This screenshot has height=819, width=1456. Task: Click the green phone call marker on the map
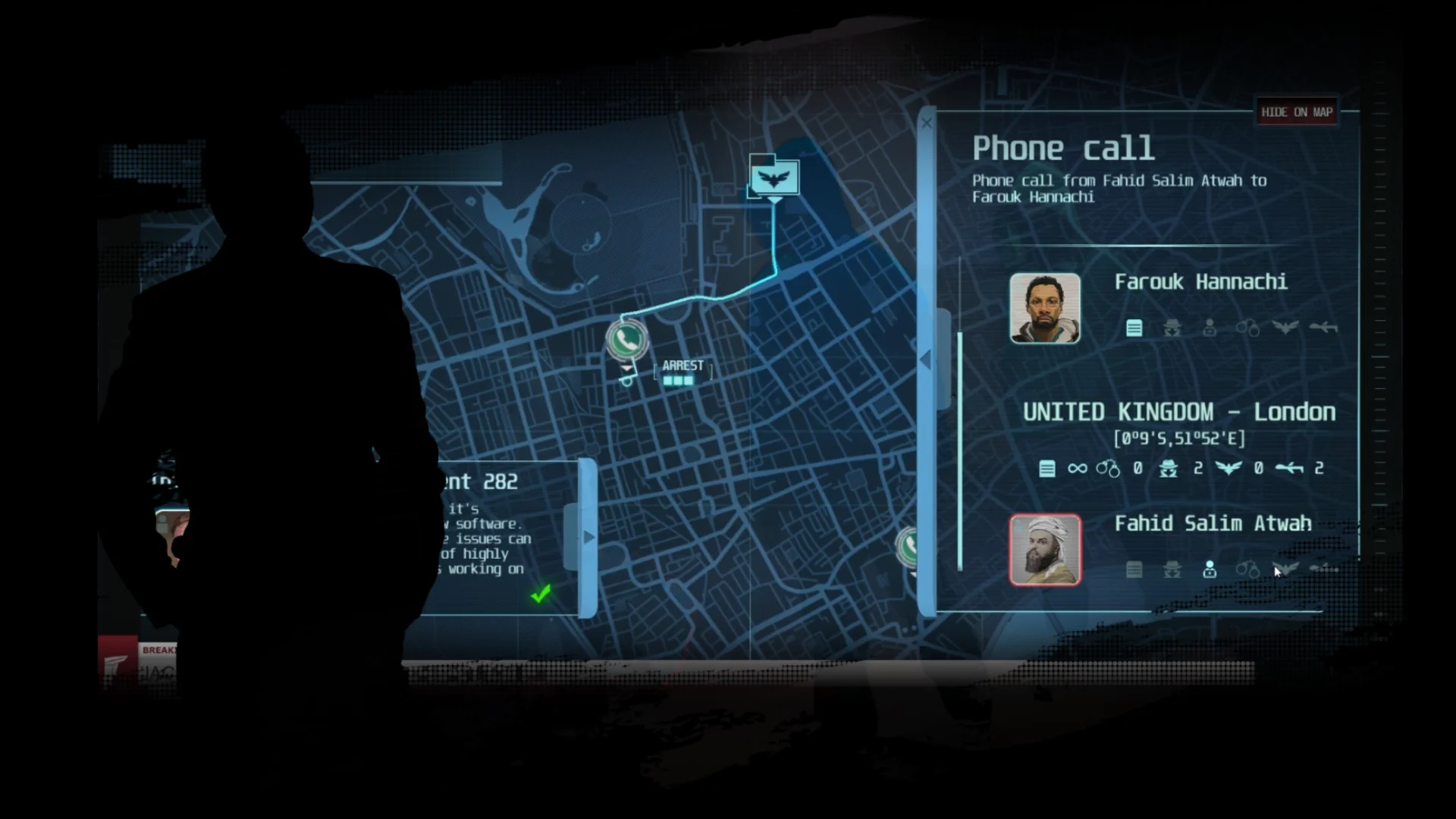[626, 341]
